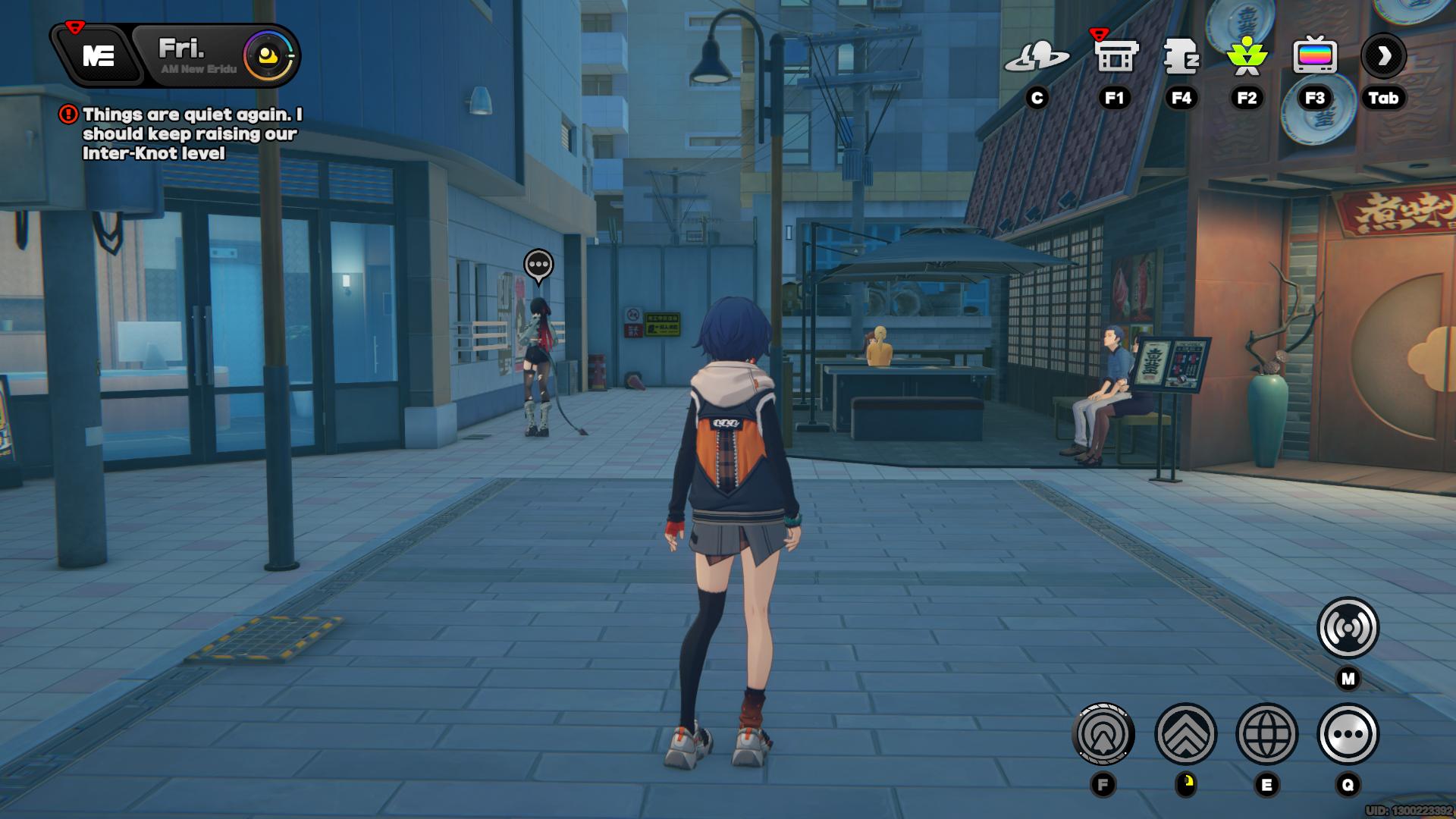Toggle the double chevron sprint button
Image resolution: width=1456 pixels, height=819 pixels.
click(x=1185, y=734)
